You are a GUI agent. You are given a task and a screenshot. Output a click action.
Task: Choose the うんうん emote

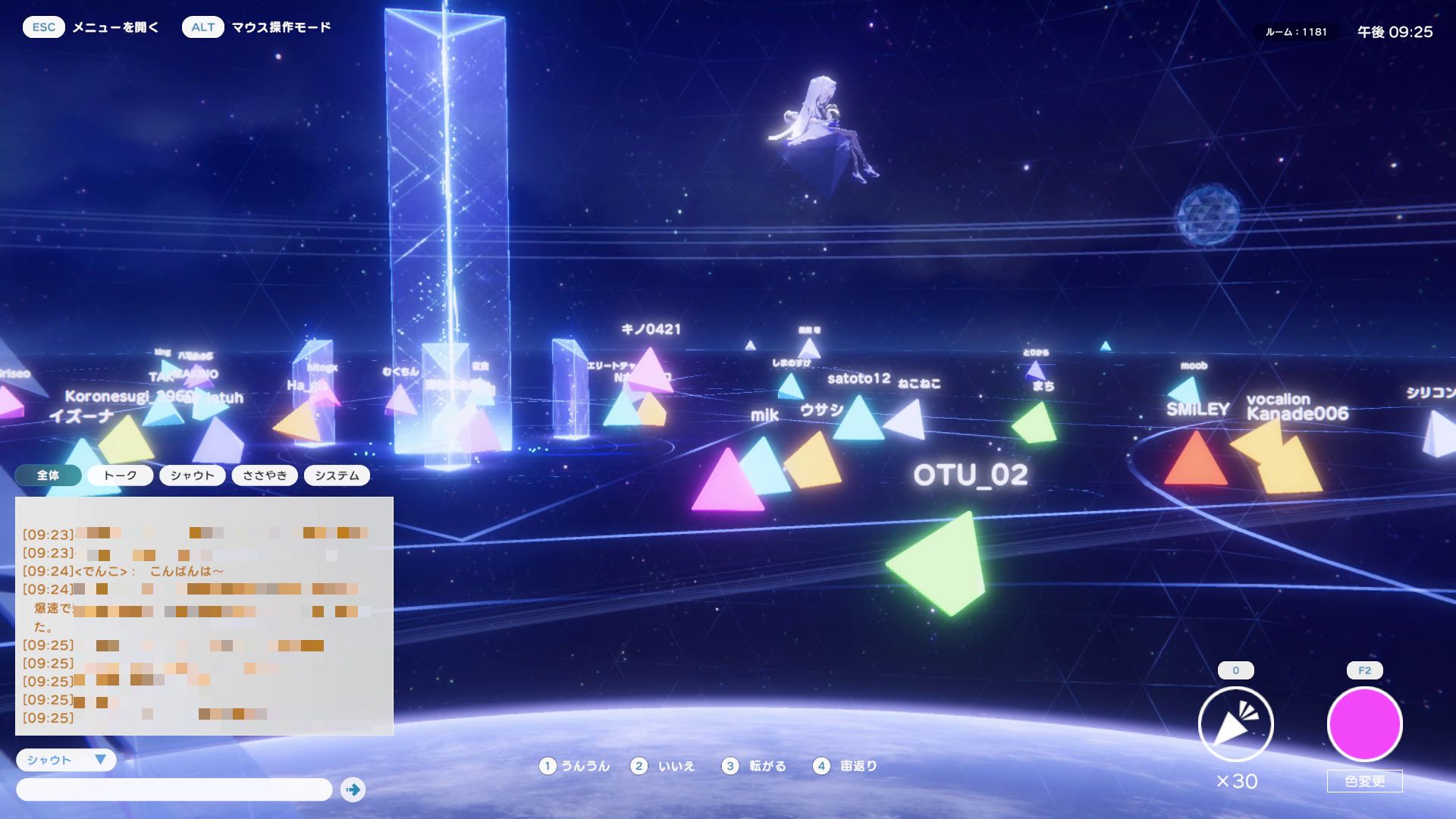(575, 766)
